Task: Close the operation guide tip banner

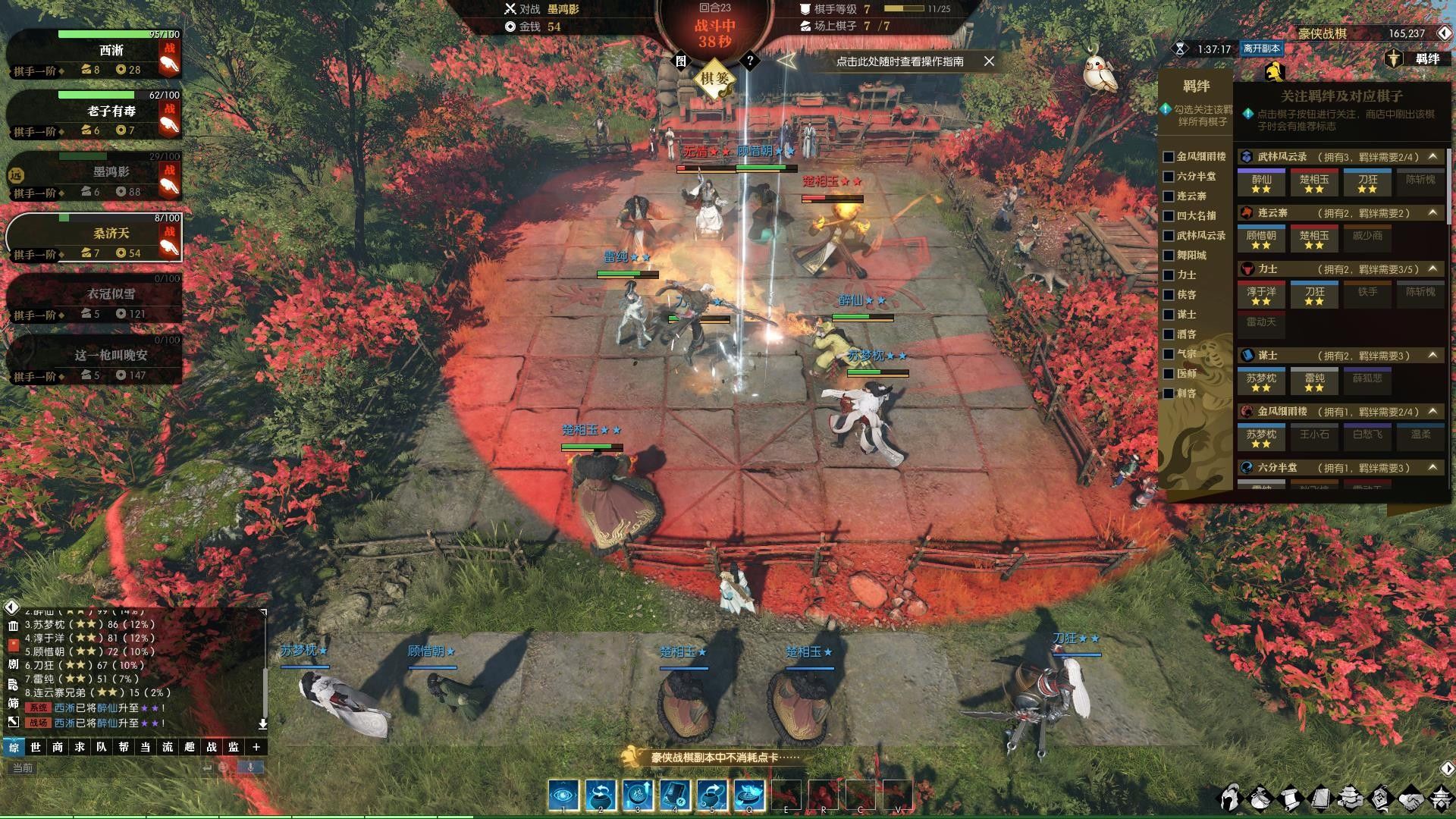Action: click(989, 61)
